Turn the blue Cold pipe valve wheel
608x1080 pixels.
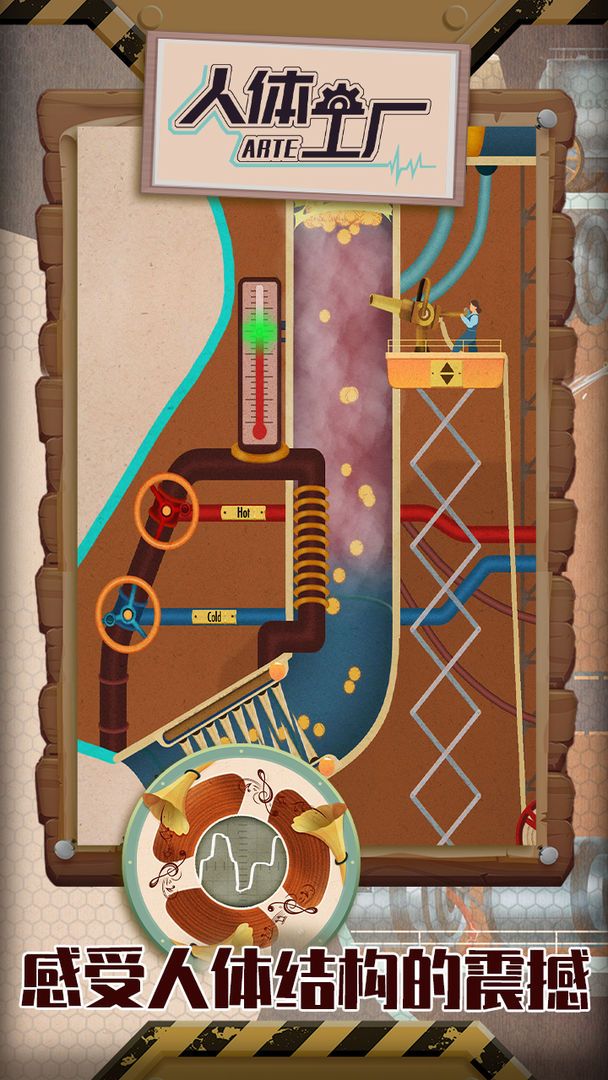(128, 614)
